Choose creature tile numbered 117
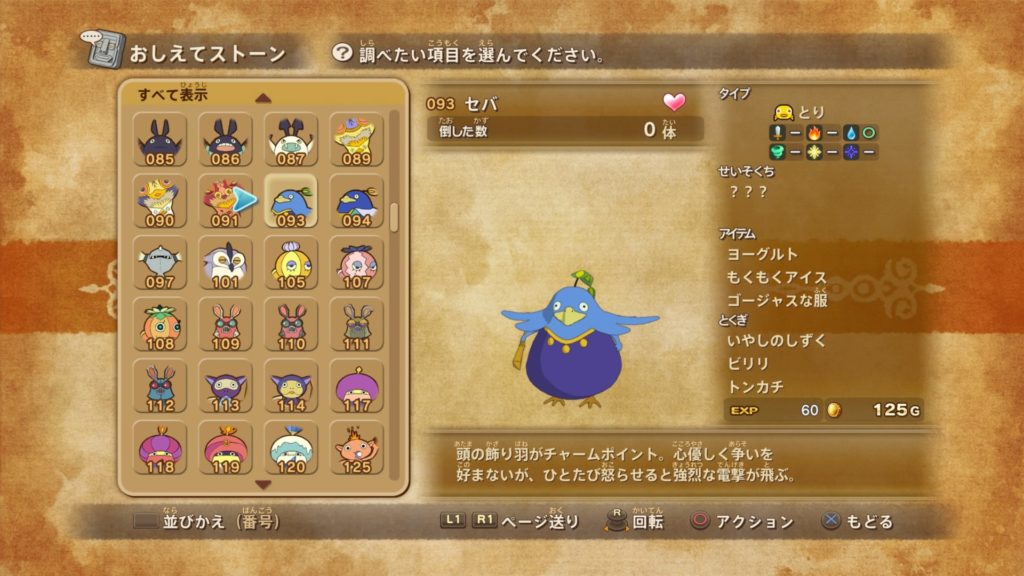The width and height of the screenshot is (1024, 576). pos(356,387)
